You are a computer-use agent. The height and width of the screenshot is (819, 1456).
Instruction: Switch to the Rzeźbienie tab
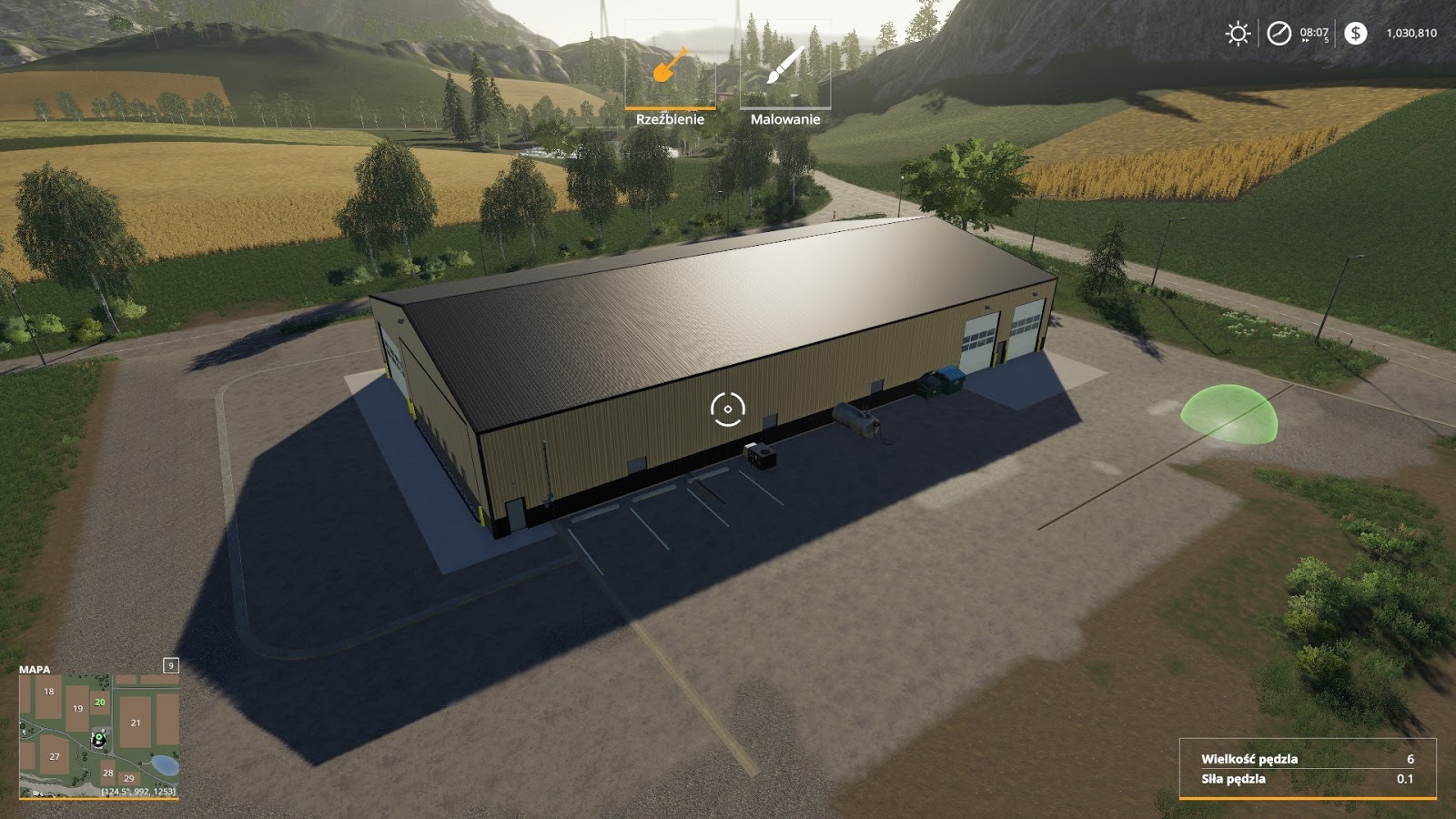pyautogui.click(x=671, y=118)
